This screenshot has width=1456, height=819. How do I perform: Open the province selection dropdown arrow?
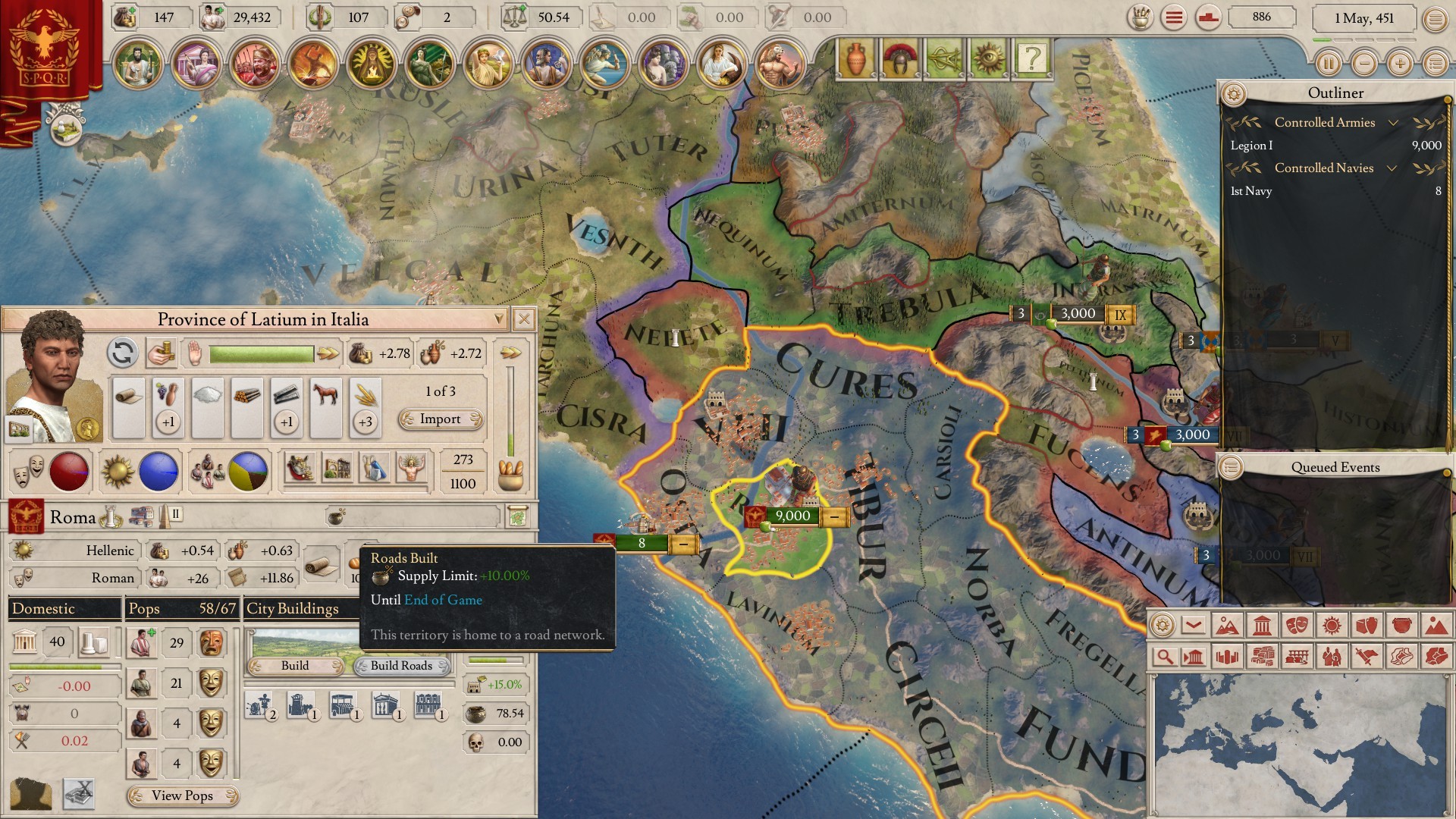[x=498, y=319]
